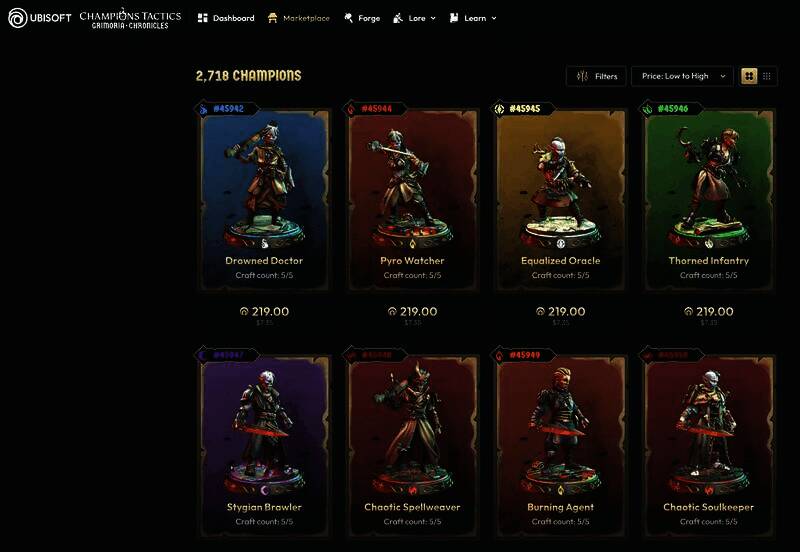Expand the Learn dropdown menu

pyautogui.click(x=473, y=18)
